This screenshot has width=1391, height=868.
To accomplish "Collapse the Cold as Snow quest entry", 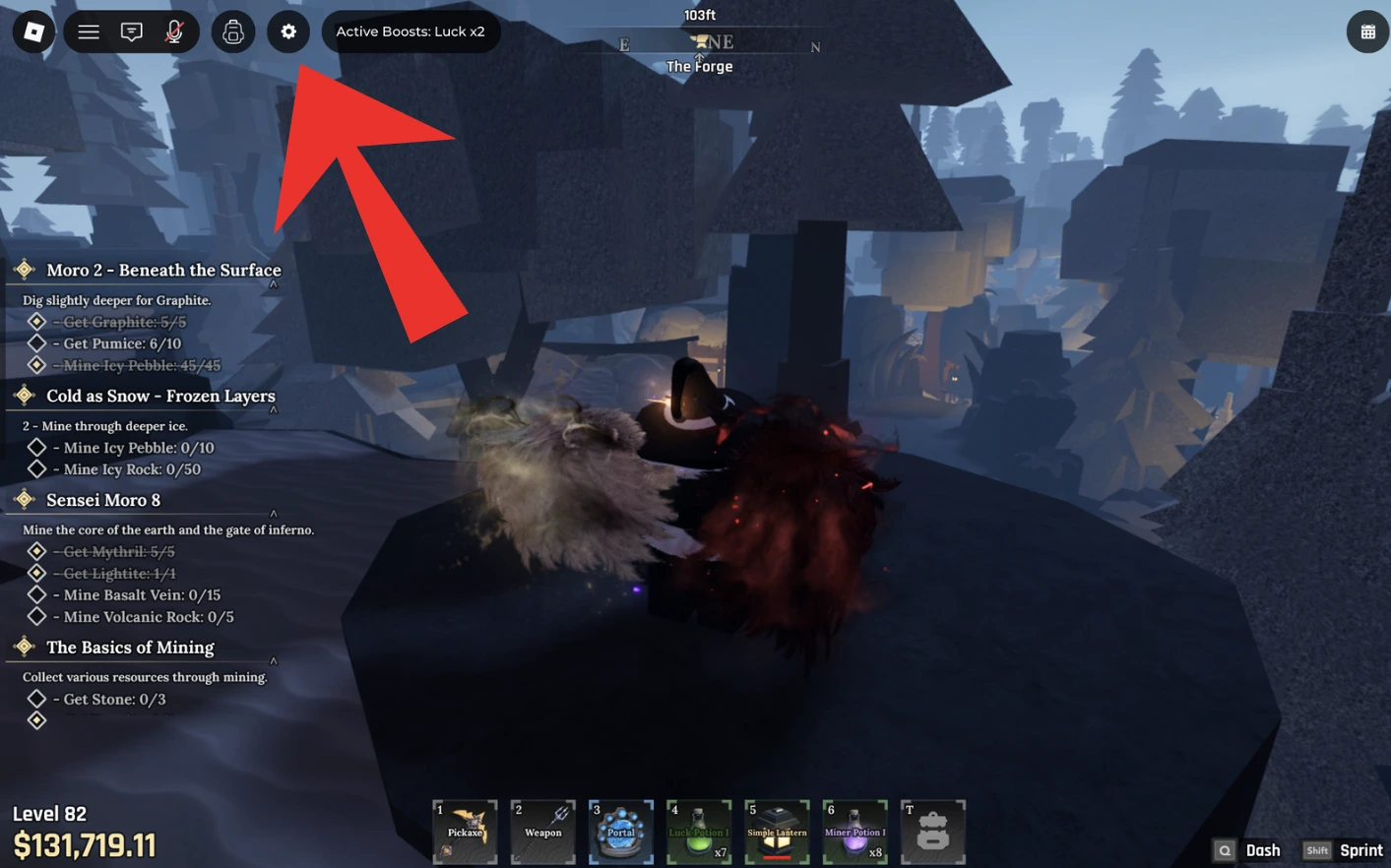I will point(274,407).
